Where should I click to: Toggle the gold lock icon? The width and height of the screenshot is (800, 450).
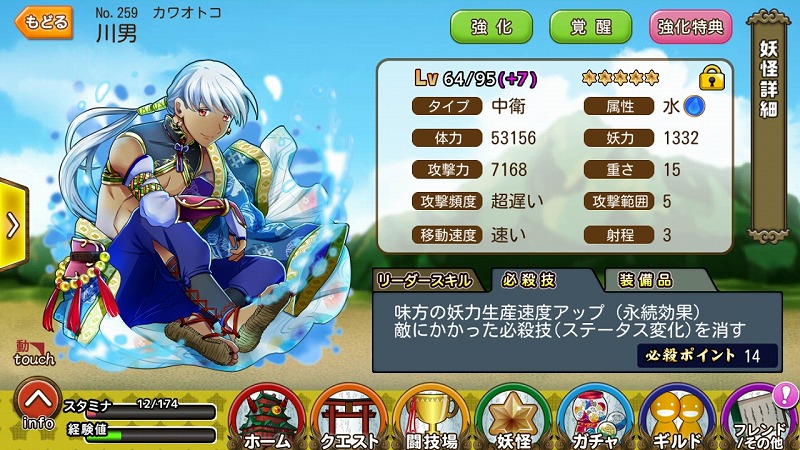point(711,77)
